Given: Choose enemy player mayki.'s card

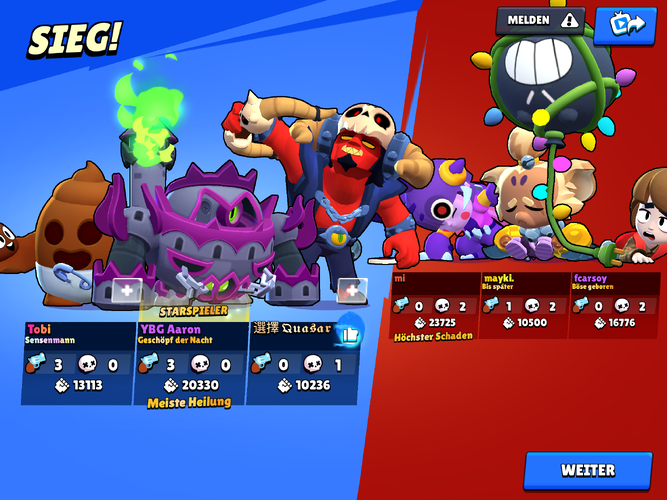Looking at the screenshot, I should click(524, 305).
